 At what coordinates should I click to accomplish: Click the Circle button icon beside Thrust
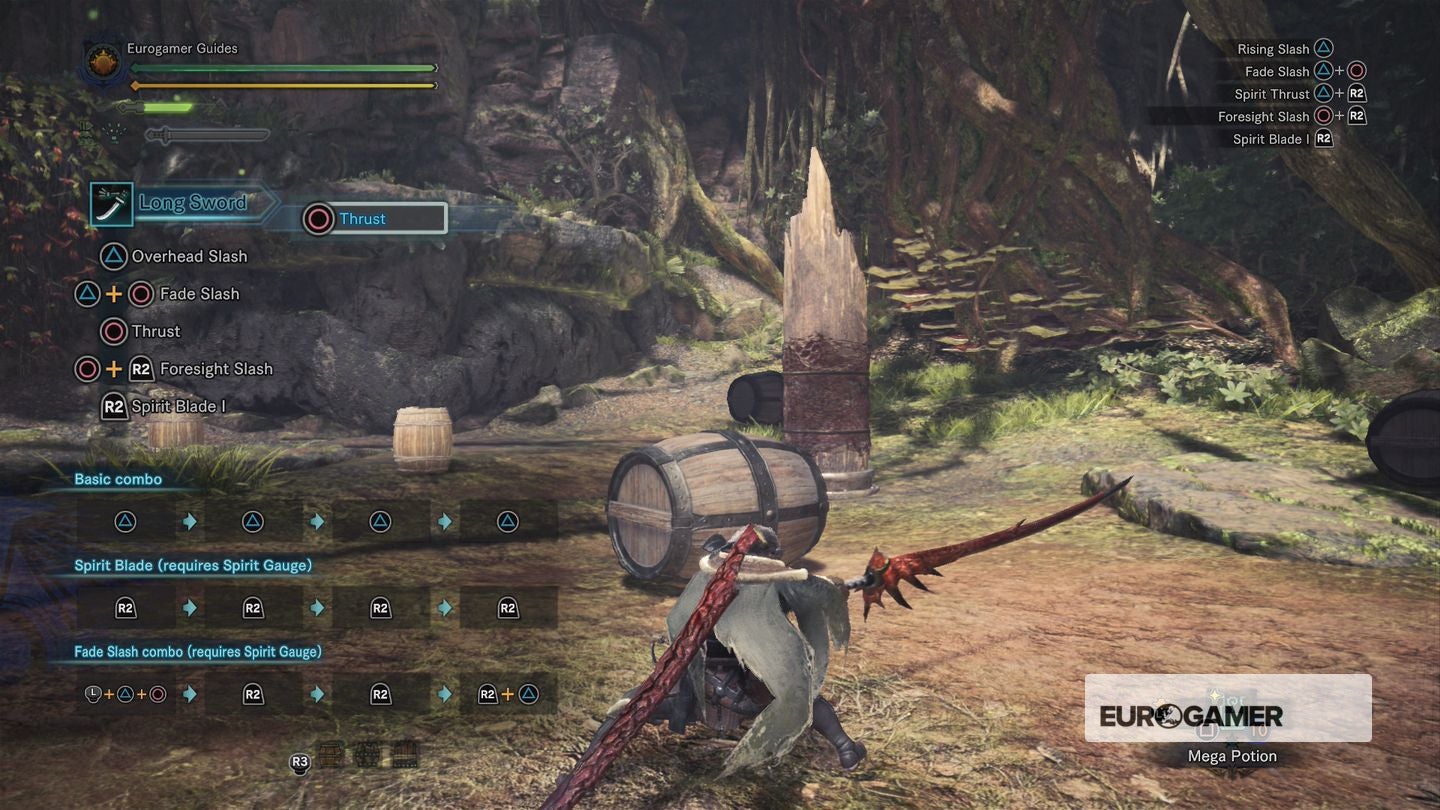[111, 331]
